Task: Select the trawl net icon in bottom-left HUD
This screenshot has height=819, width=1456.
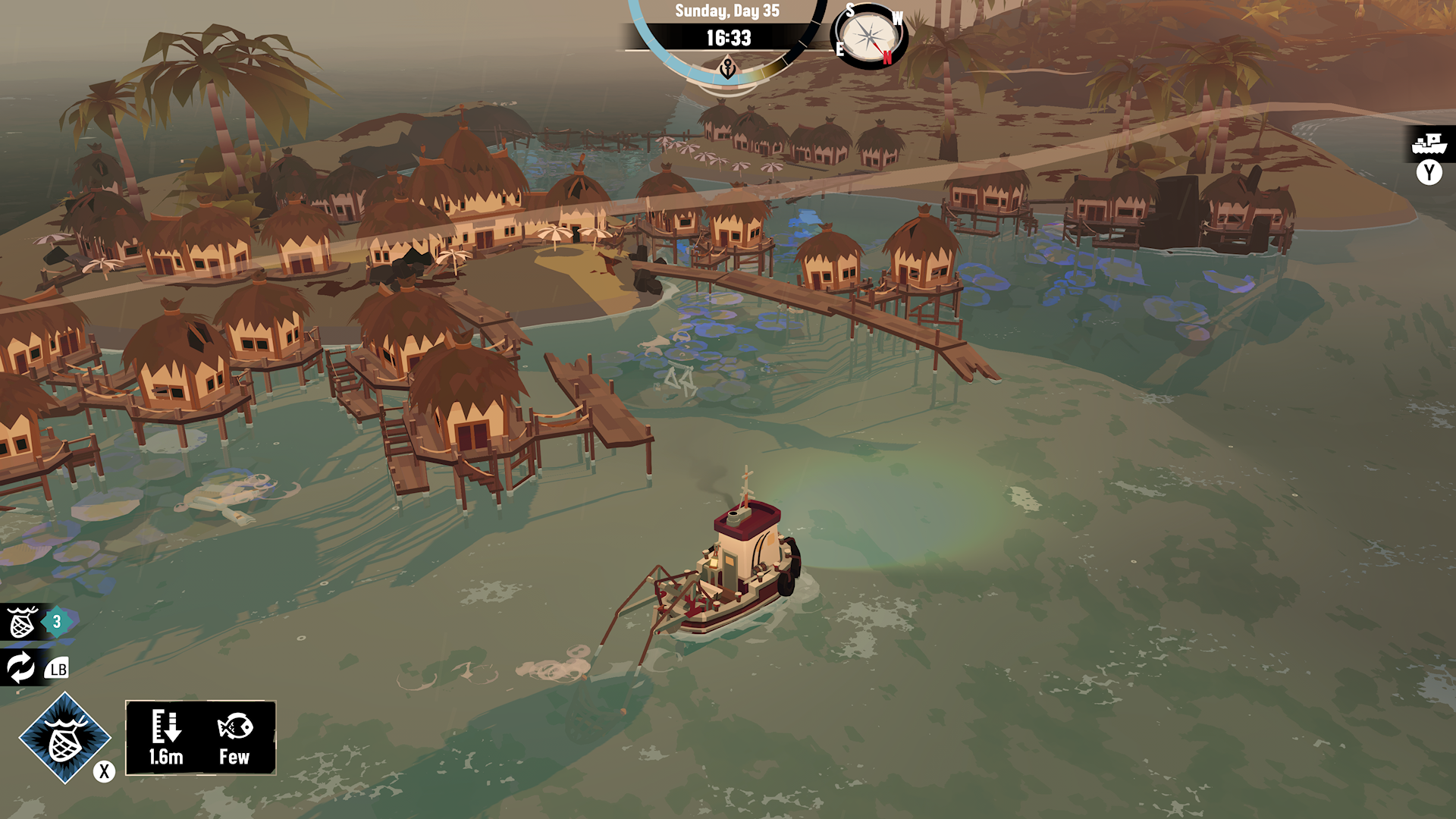Action: coord(23,622)
